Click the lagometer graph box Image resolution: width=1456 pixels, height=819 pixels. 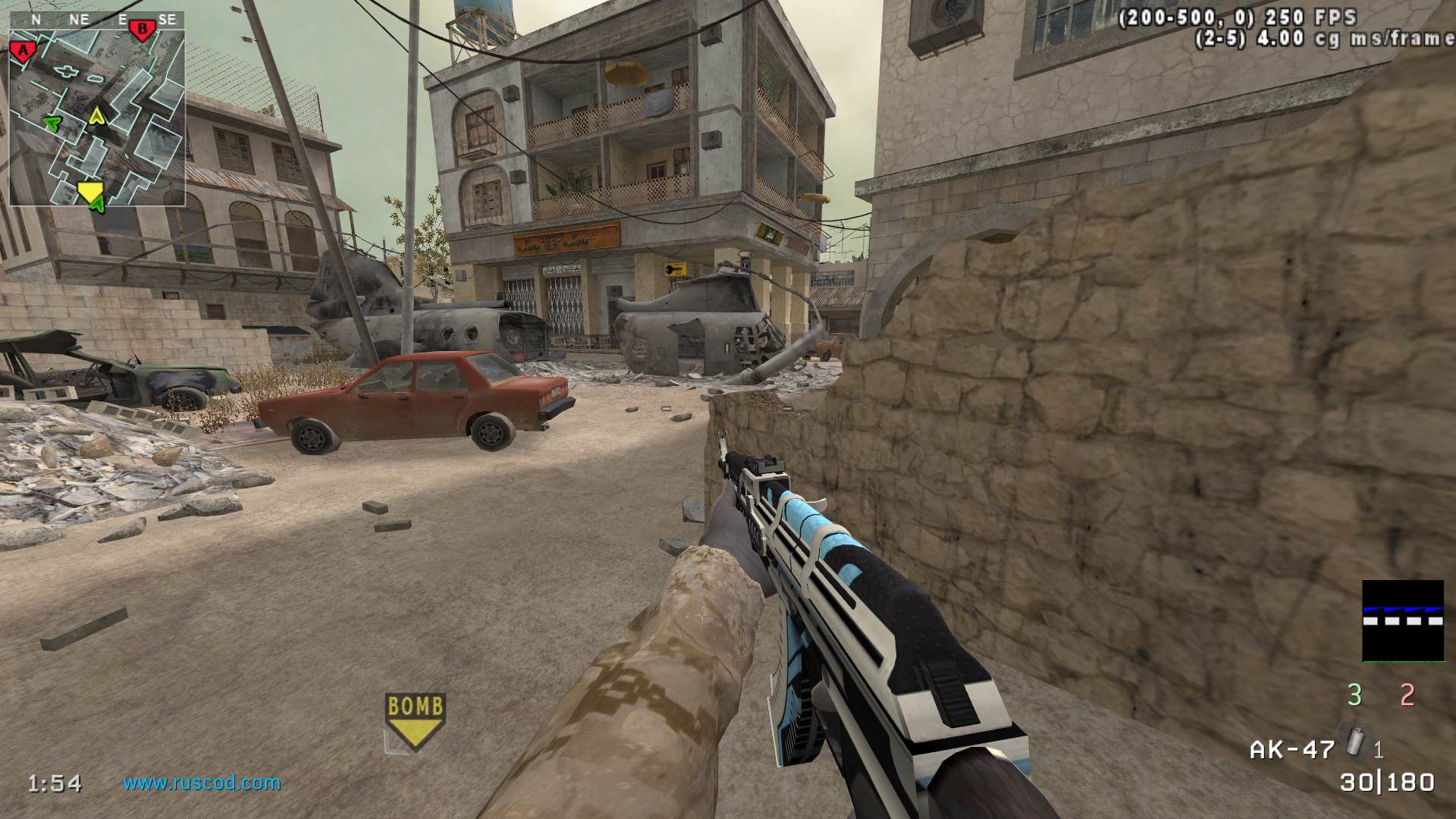1403,621
